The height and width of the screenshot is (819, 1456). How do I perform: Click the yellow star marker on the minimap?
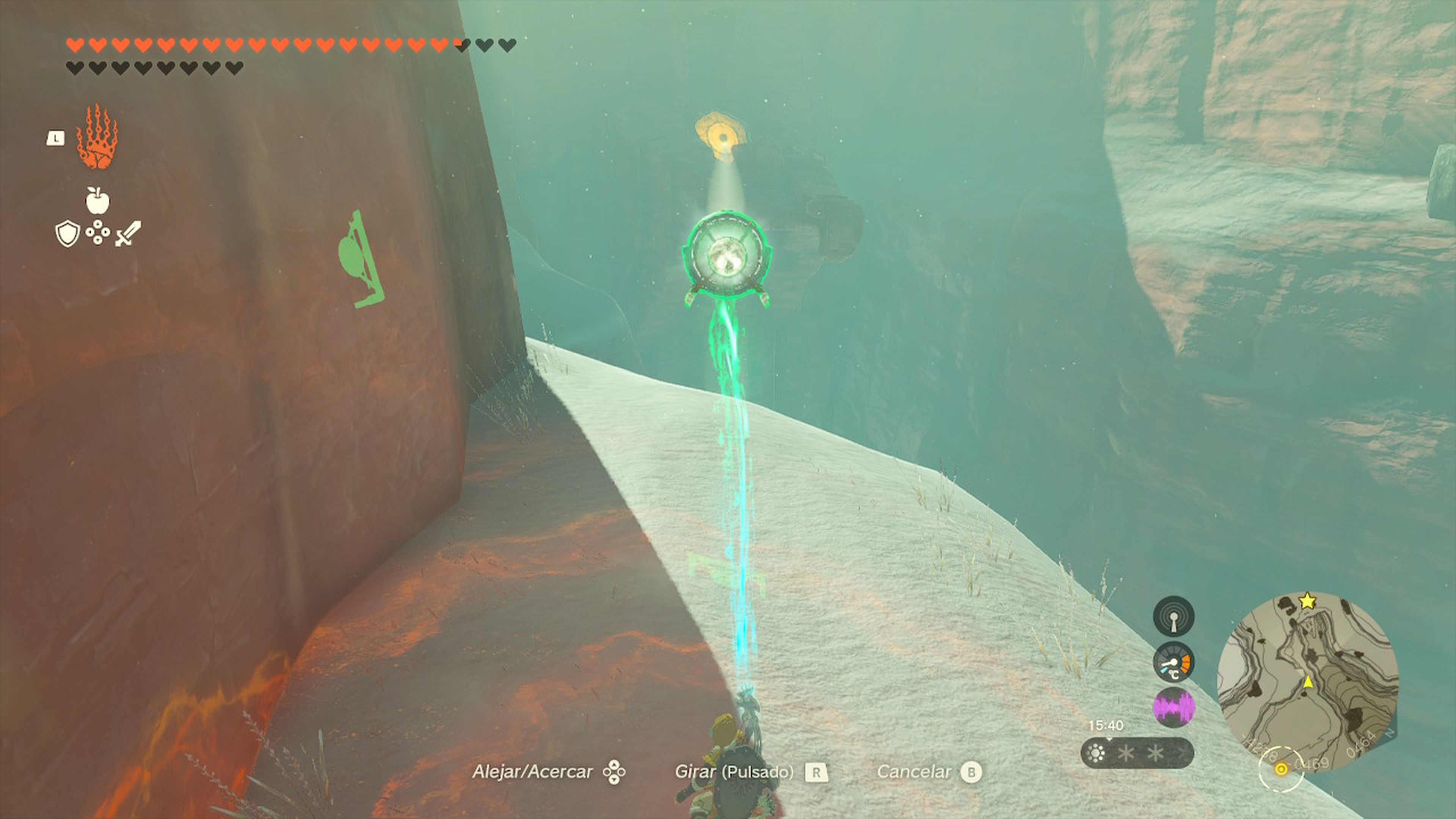pyautogui.click(x=1307, y=602)
